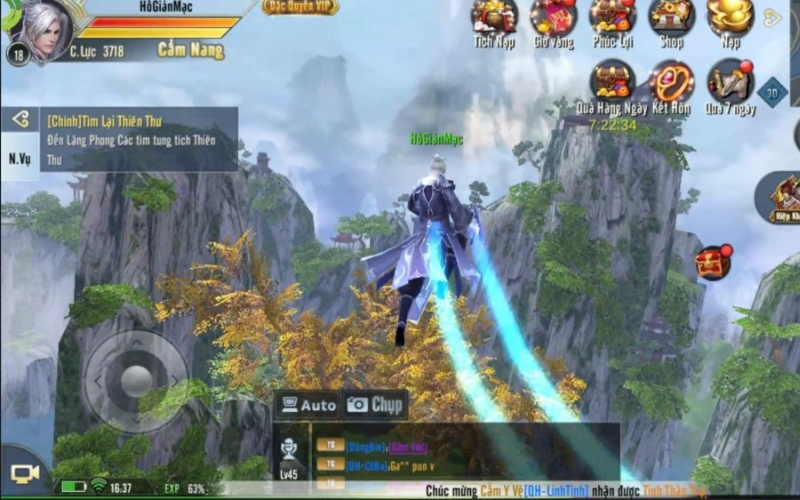
Task: Click the video camera recording button
Action: pos(24,472)
